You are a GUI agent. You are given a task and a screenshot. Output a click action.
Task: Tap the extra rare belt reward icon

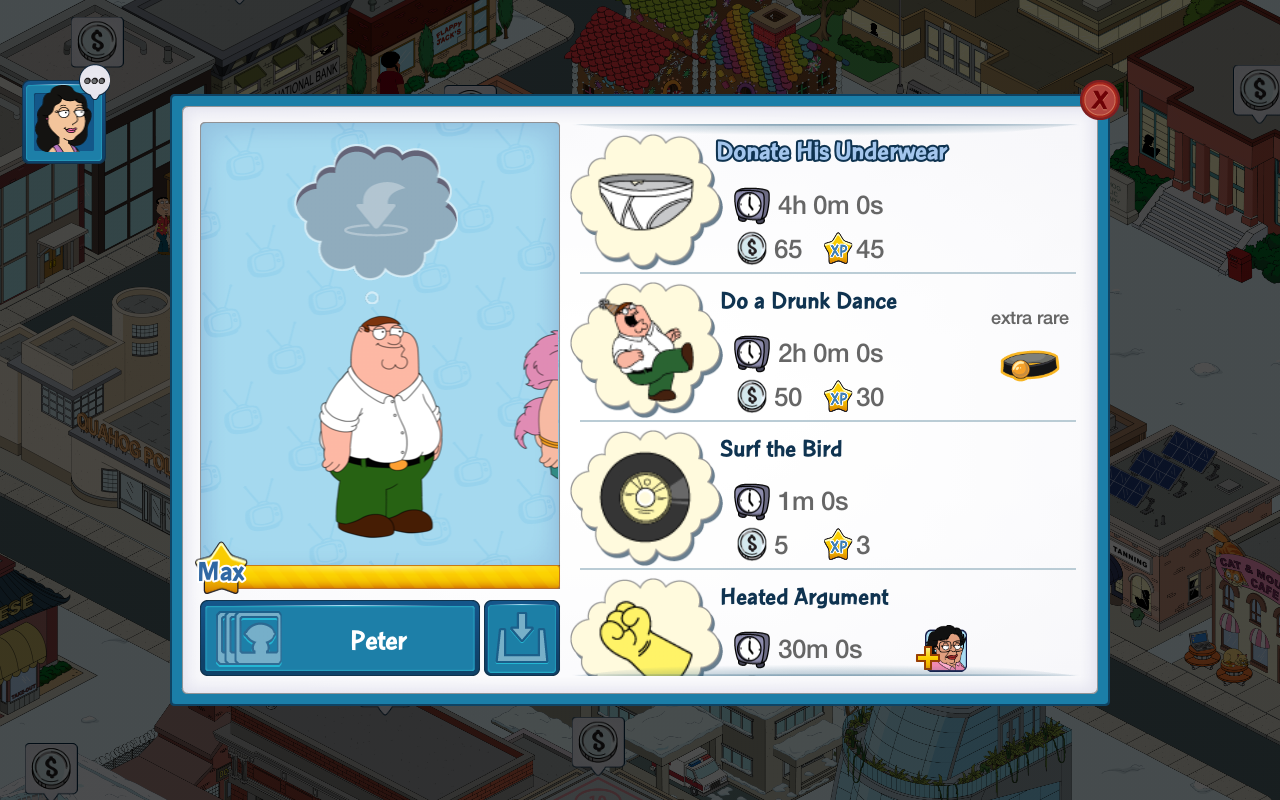click(1029, 366)
